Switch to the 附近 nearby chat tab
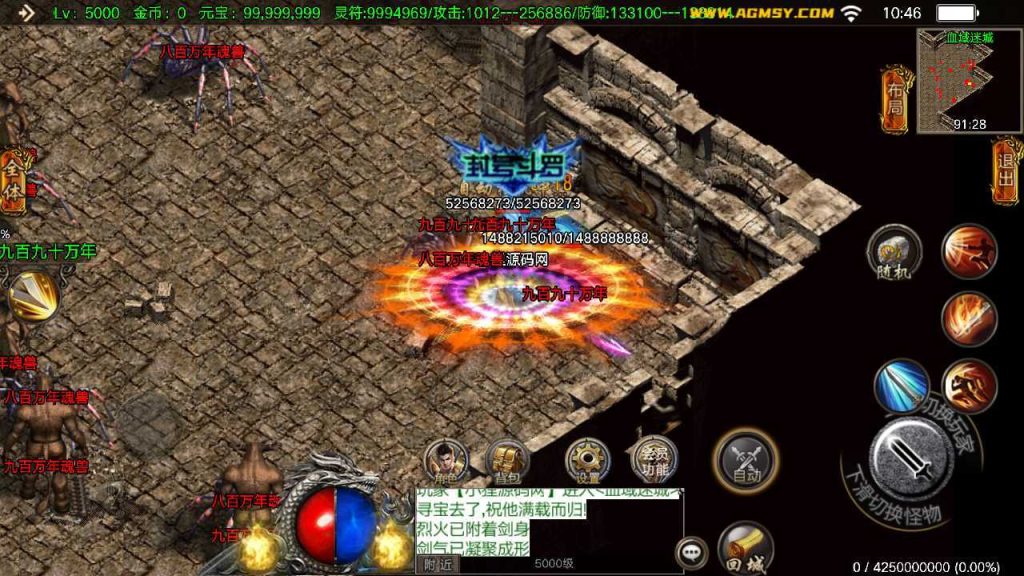Viewport: 1024px width, 576px height. click(x=438, y=565)
